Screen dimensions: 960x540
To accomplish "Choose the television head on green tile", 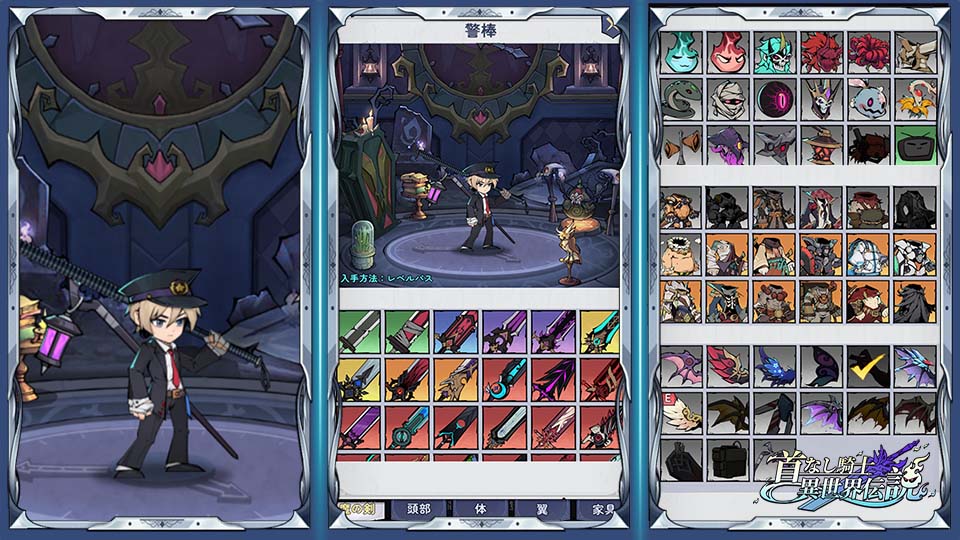I will tap(915, 145).
